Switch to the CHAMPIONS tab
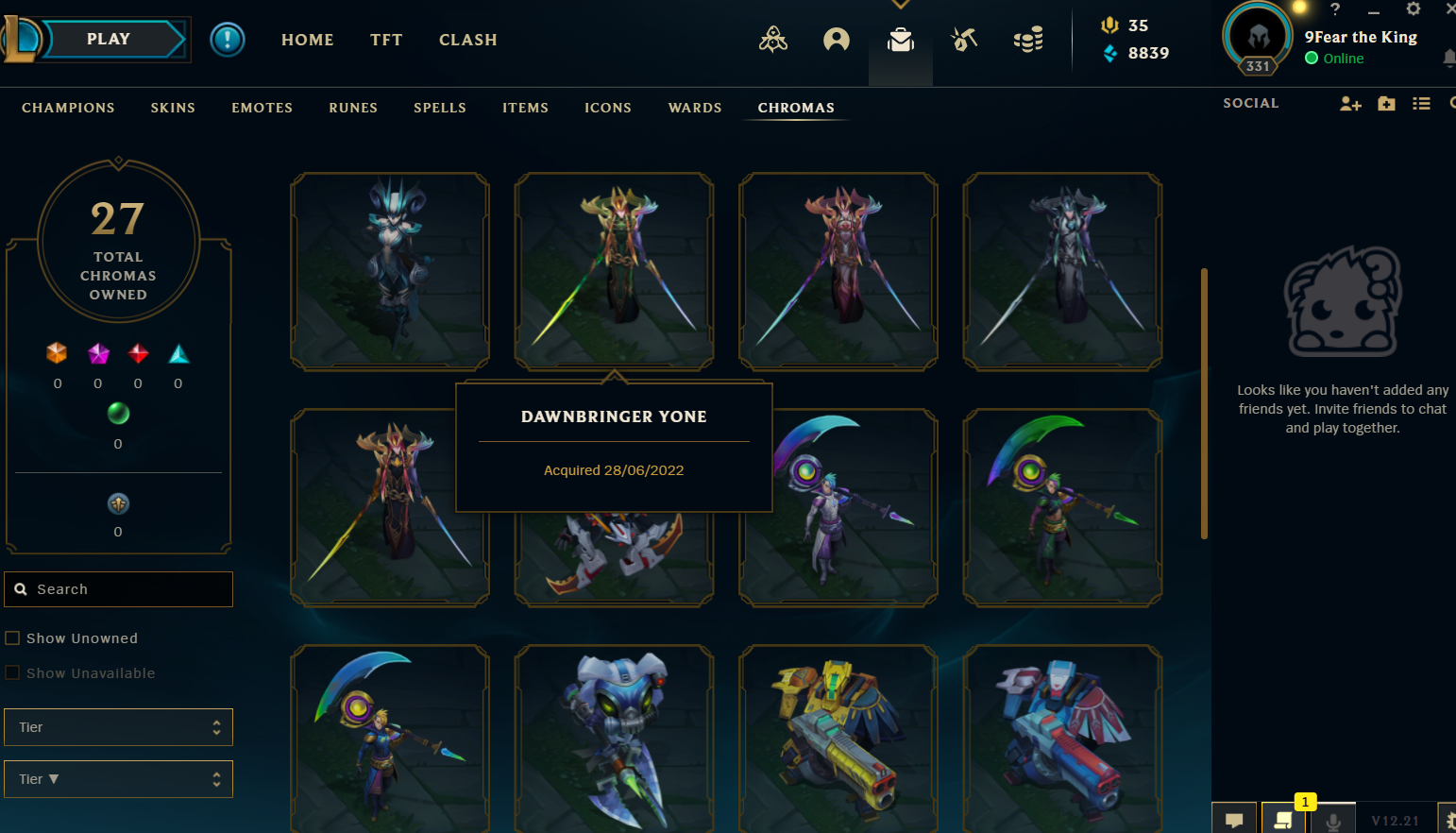This screenshot has height=833, width=1456. click(68, 108)
